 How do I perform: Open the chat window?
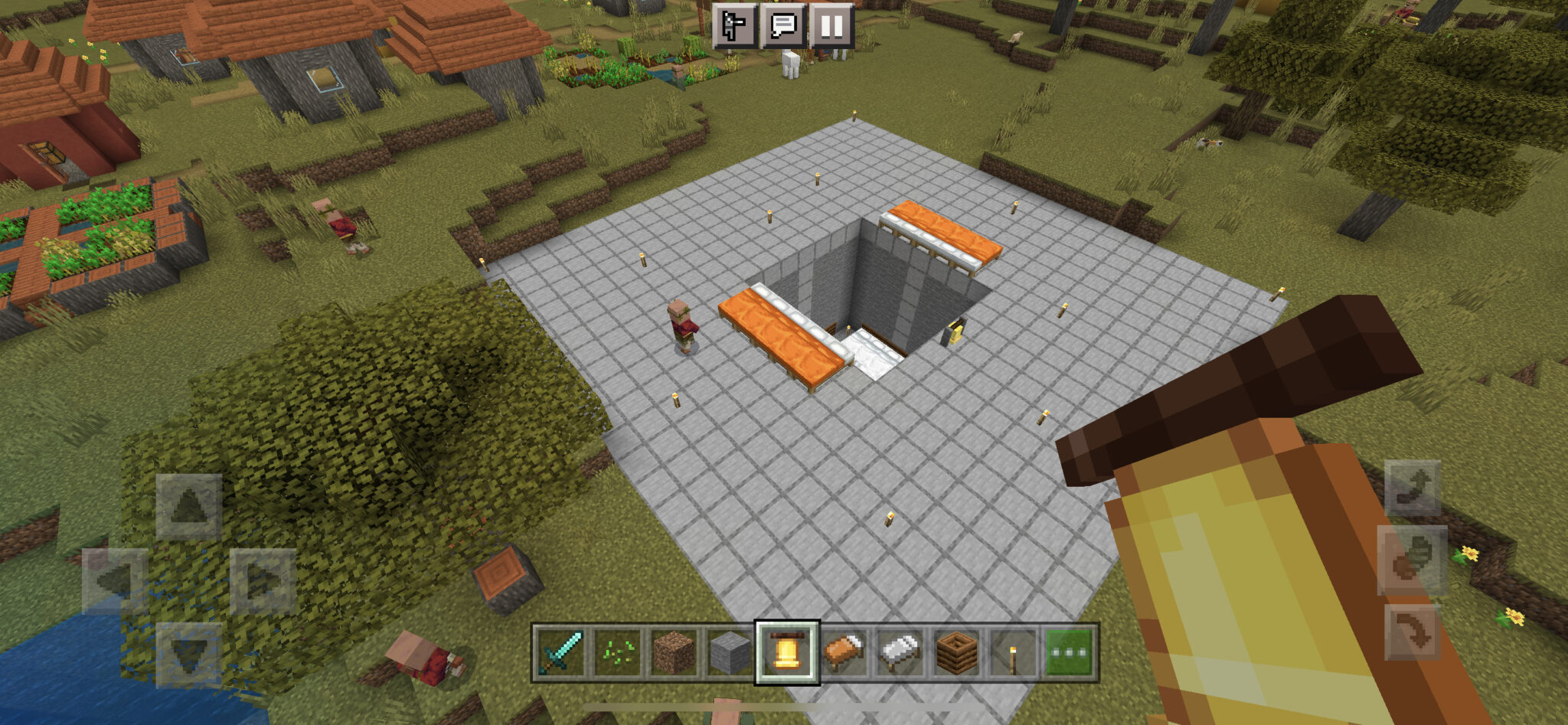pos(783,26)
